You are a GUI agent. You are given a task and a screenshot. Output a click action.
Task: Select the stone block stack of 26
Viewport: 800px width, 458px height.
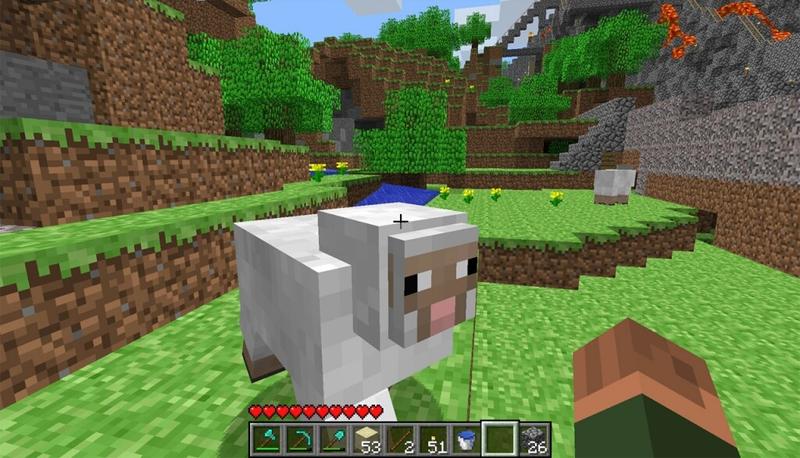[x=531, y=438]
